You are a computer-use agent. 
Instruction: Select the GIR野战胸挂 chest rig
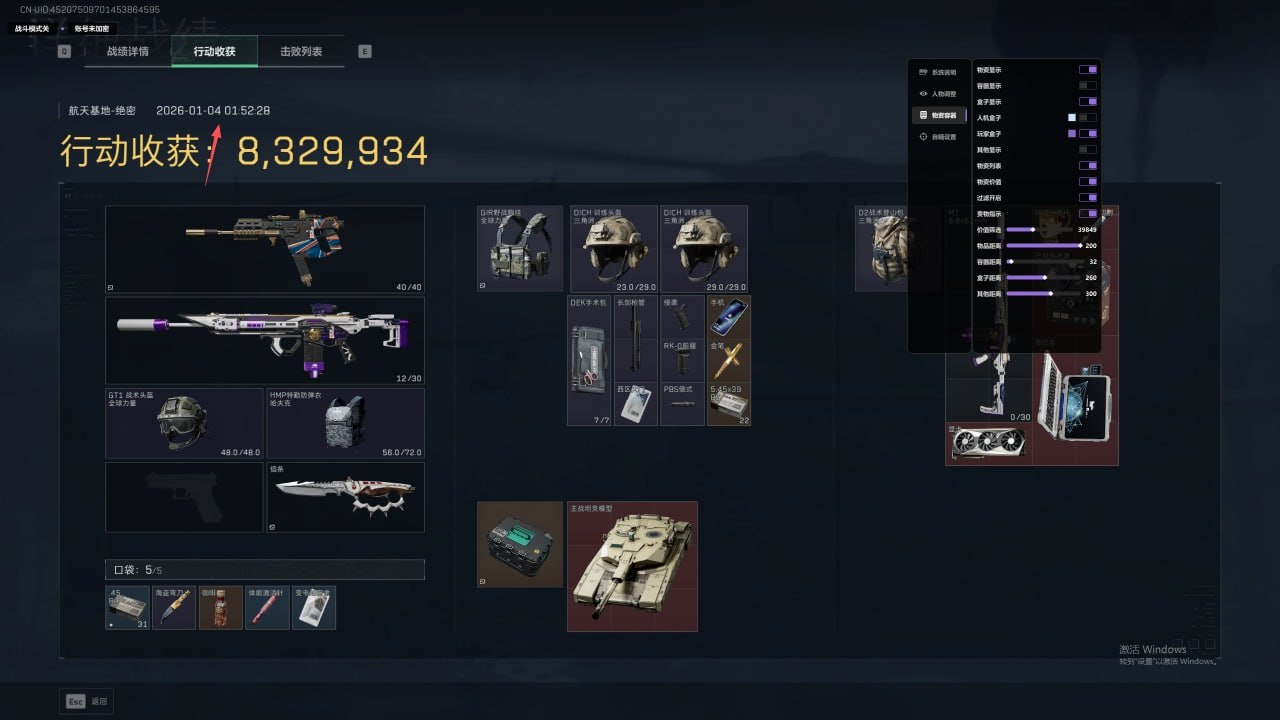[521, 249]
